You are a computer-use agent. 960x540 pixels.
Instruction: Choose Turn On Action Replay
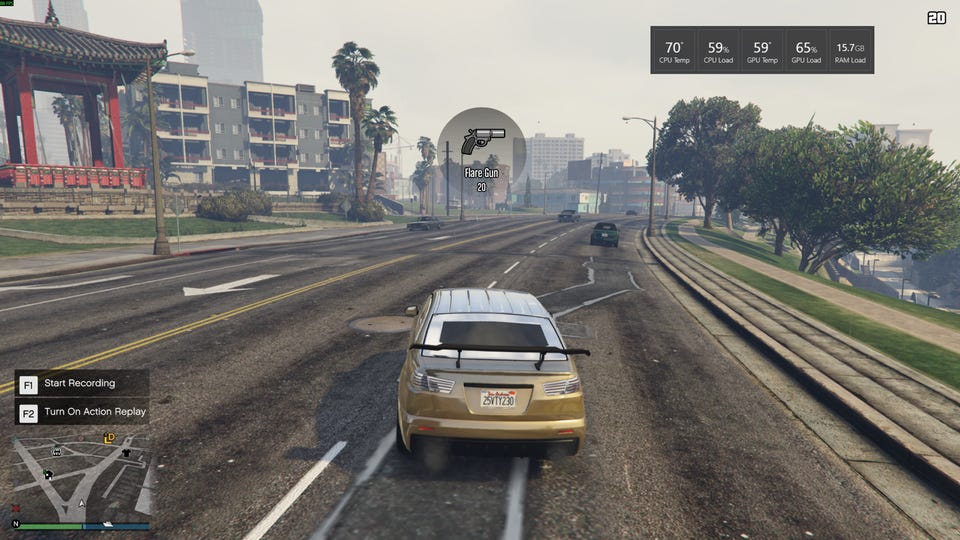[94, 412]
